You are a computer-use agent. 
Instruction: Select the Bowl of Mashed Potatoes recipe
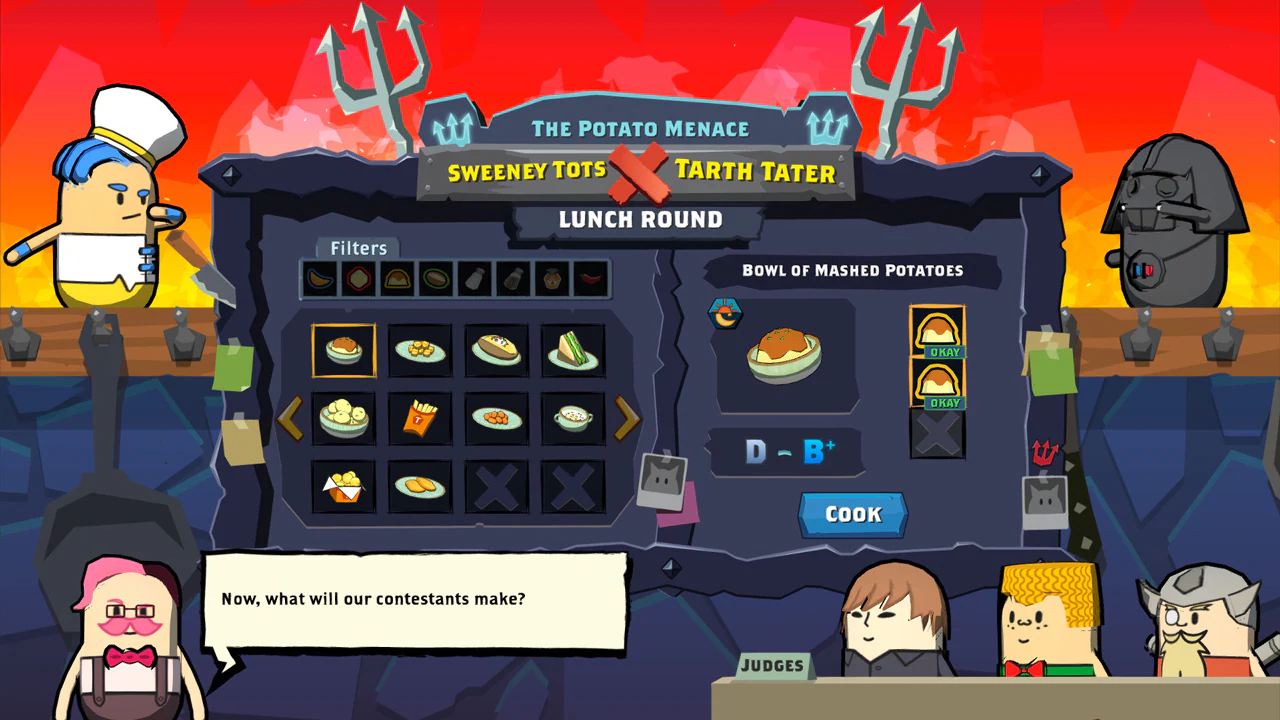tap(343, 350)
